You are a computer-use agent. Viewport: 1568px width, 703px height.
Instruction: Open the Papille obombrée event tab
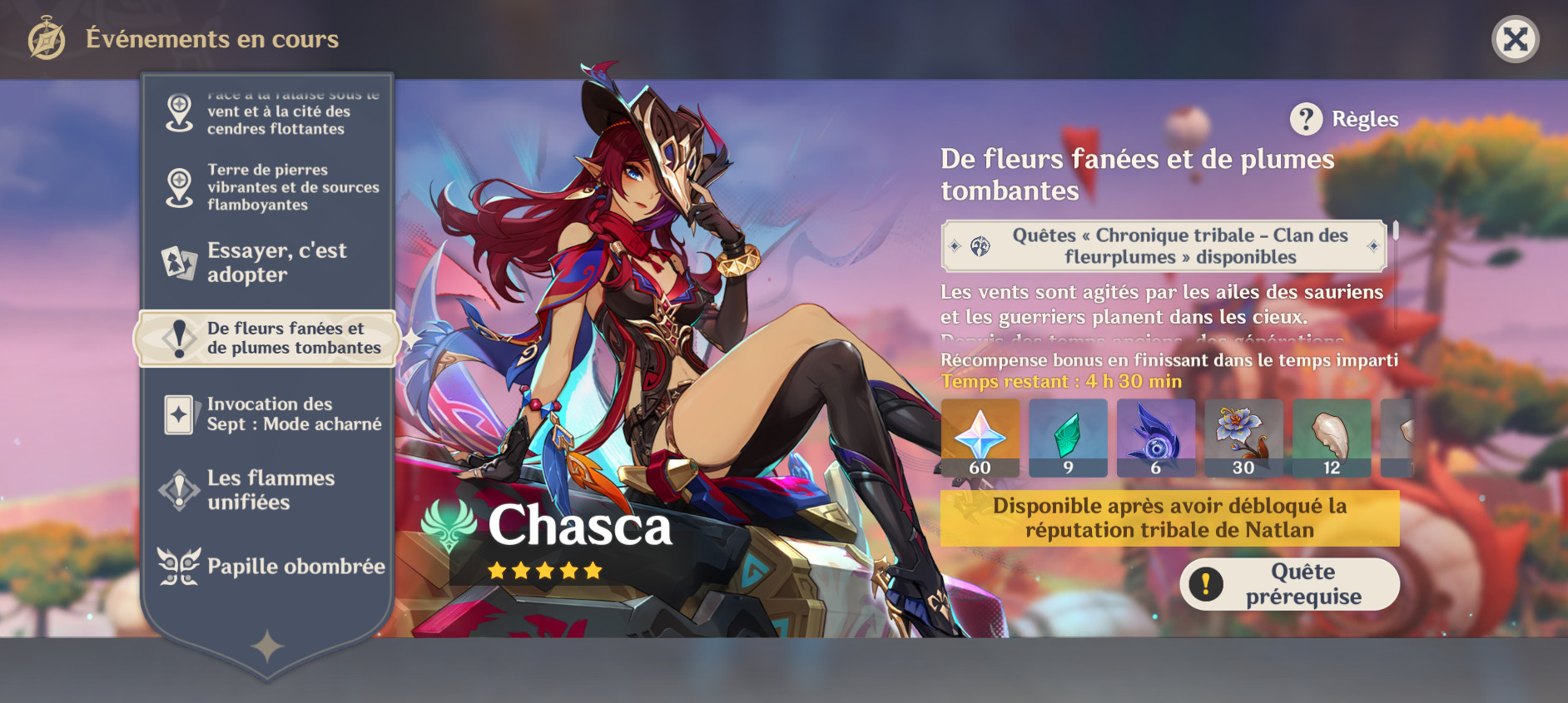pos(268,567)
